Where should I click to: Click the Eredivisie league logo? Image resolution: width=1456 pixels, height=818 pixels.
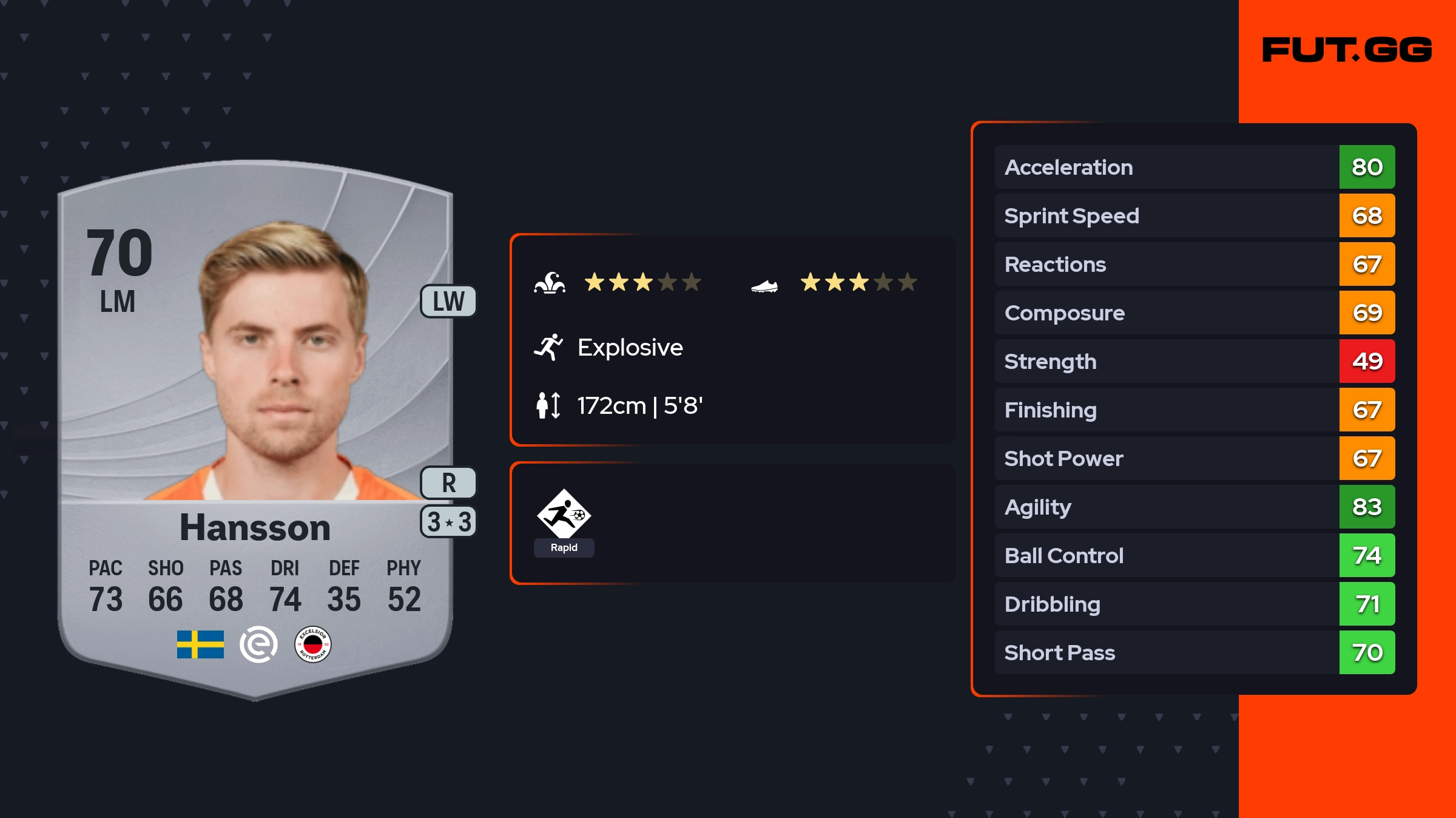(258, 644)
